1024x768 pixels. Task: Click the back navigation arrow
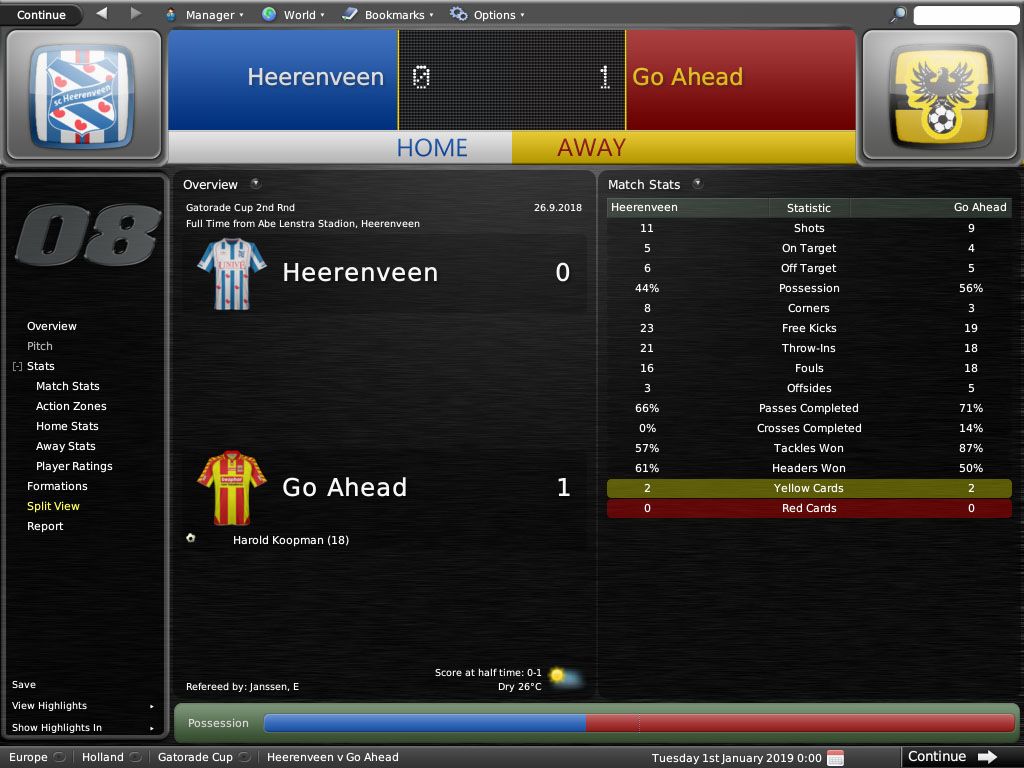[x=102, y=14]
